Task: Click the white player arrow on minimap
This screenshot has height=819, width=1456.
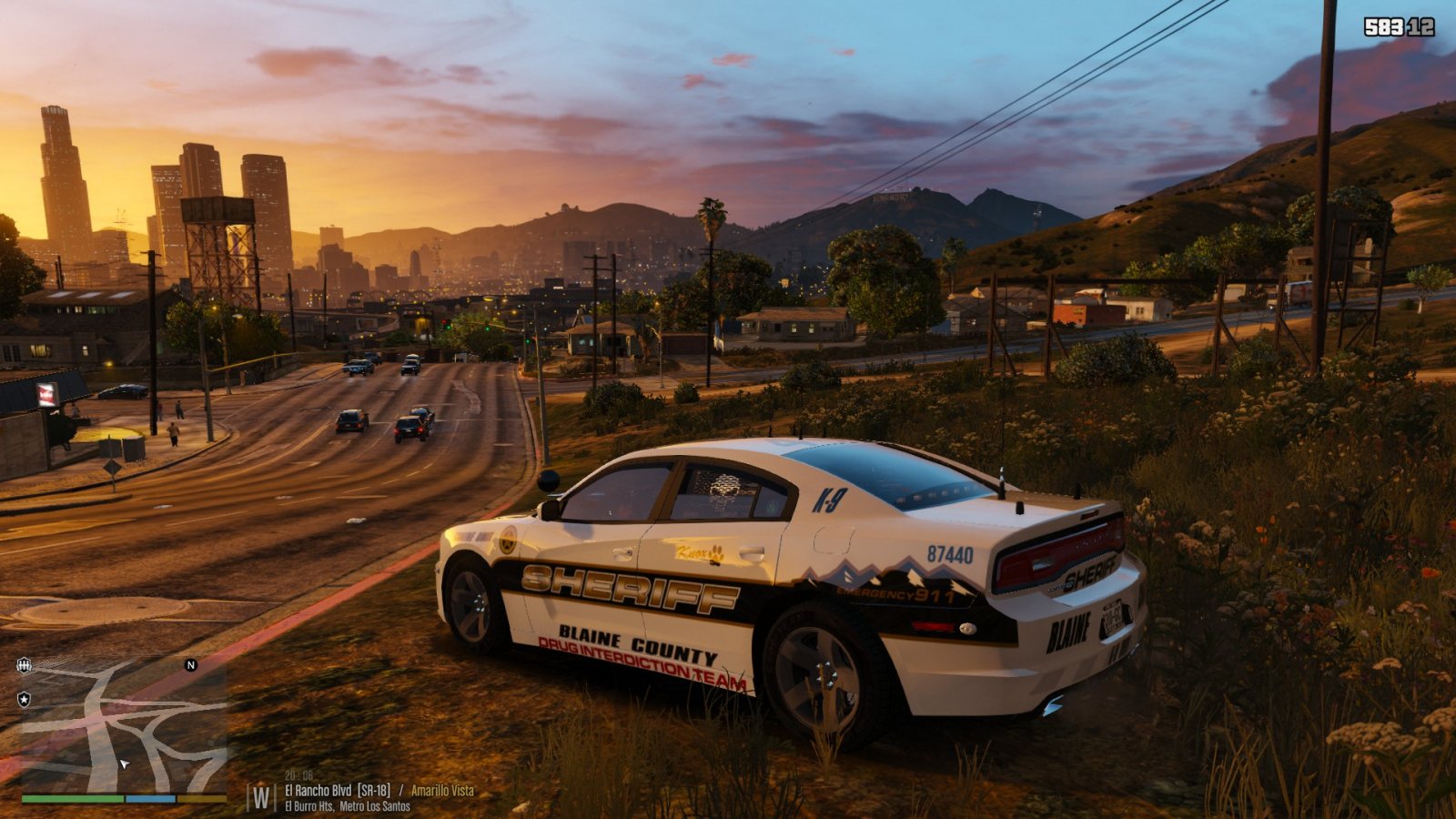Action: 125,763
